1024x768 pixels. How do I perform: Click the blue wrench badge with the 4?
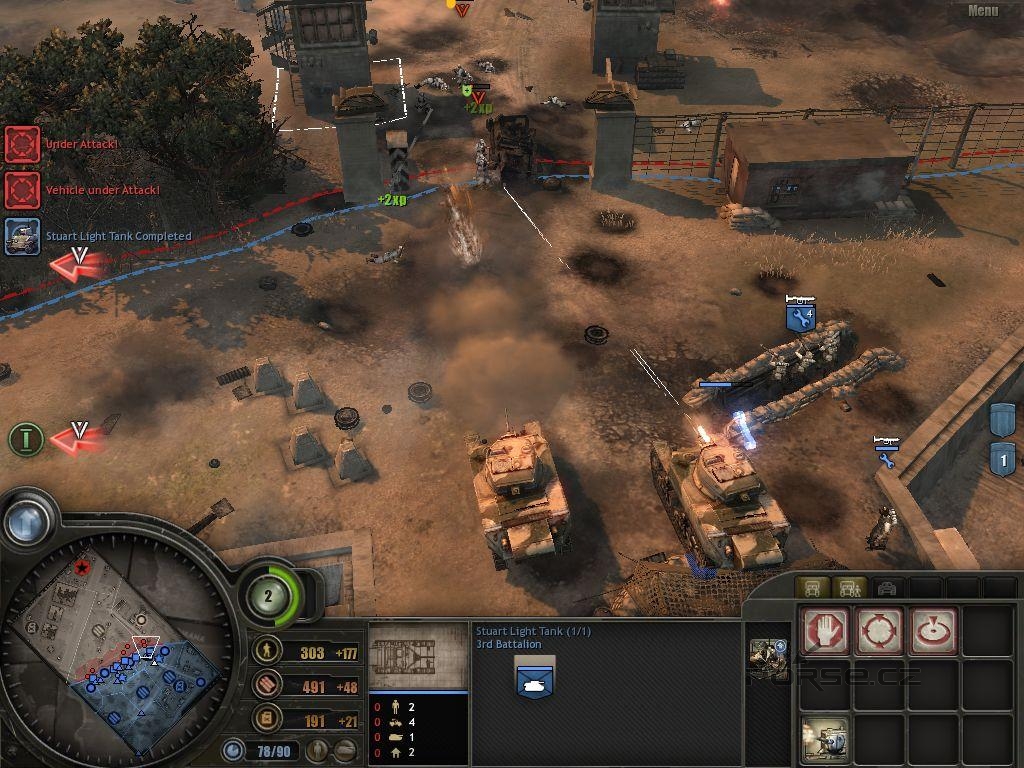801,317
